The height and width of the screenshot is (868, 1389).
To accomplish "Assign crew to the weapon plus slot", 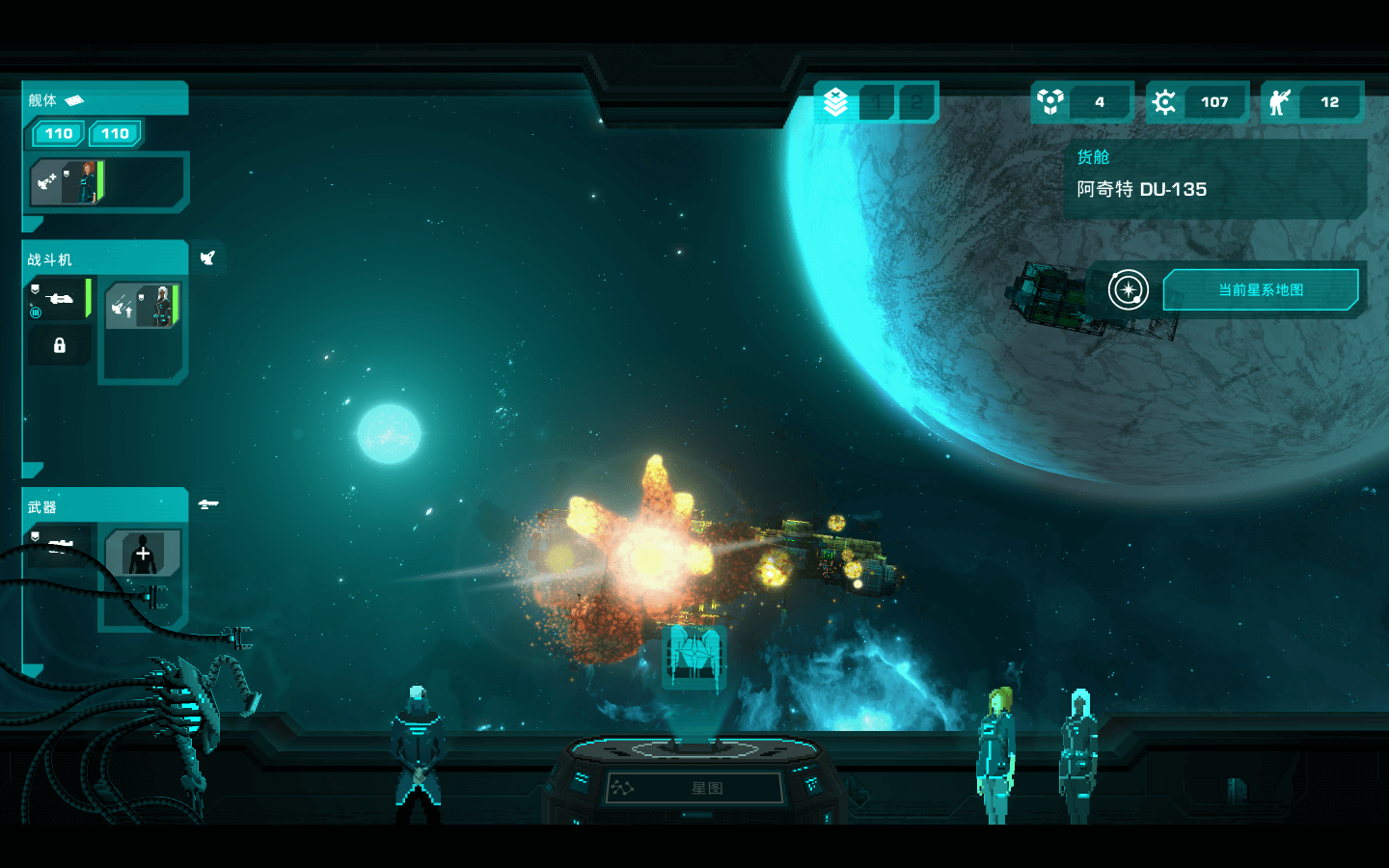I will (x=143, y=554).
